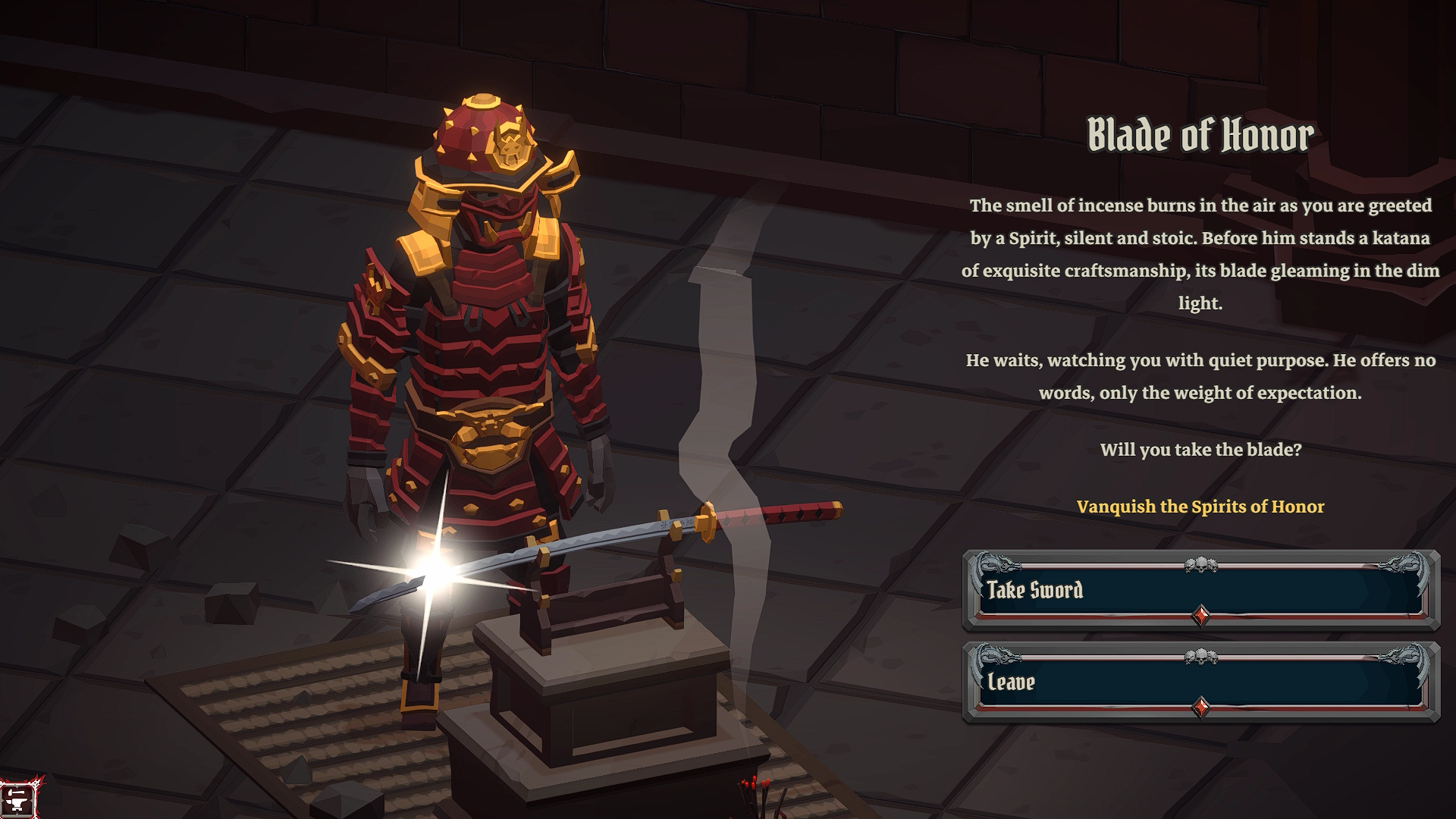Screen dimensions: 1456x819
Task: Choose the Take Sword option
Action: [1200, 591]
